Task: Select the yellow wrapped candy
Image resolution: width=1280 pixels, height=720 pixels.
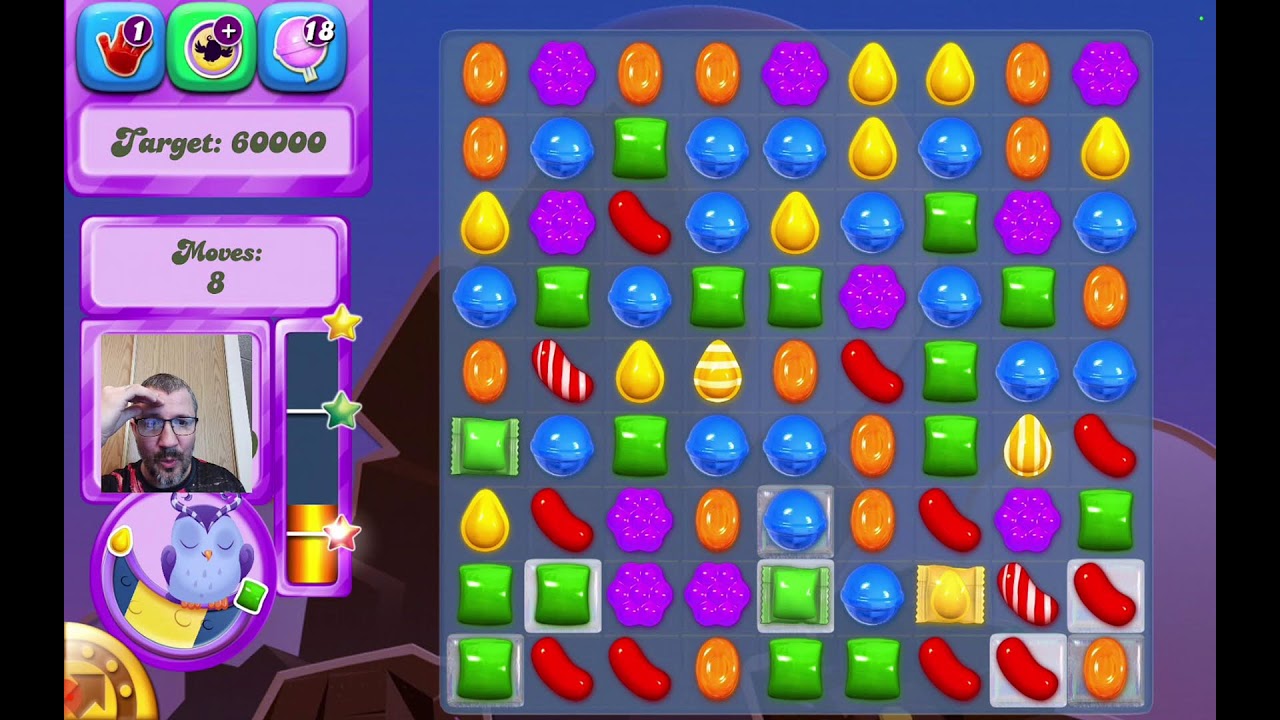Action: 949,594
